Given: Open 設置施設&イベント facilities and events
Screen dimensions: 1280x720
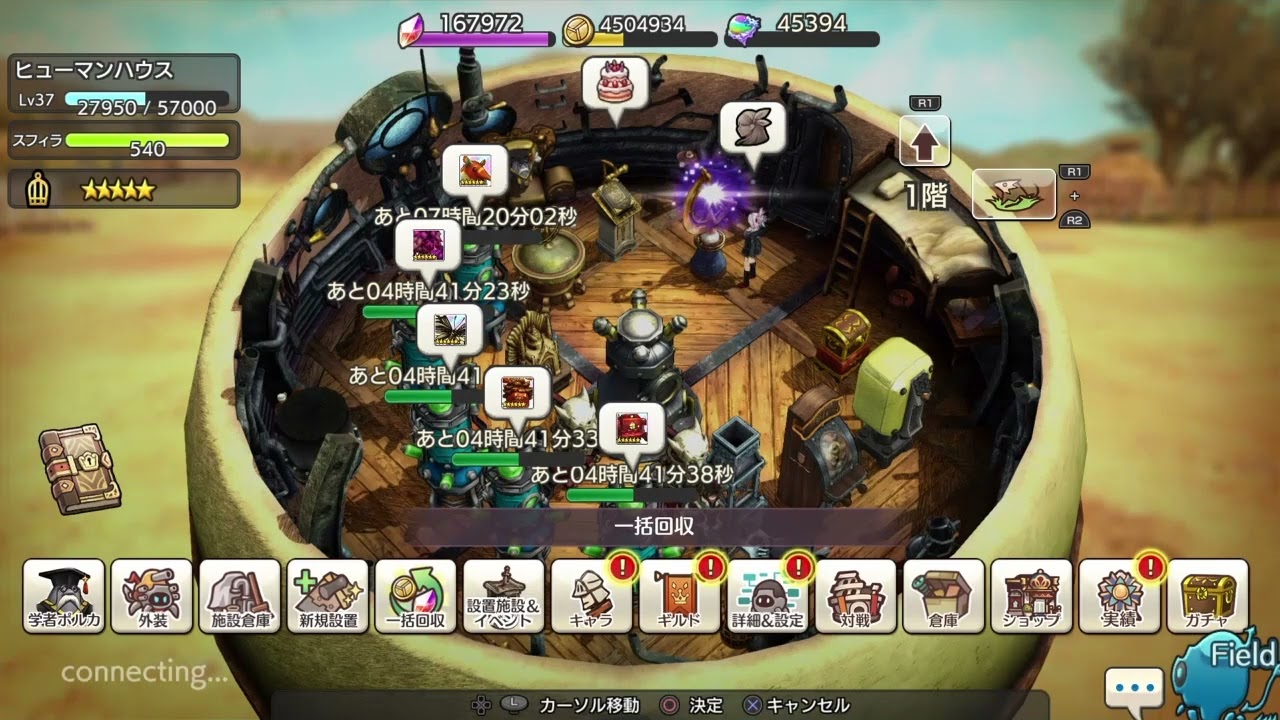Looking at the screenshot, I should (x=504, y=597).
